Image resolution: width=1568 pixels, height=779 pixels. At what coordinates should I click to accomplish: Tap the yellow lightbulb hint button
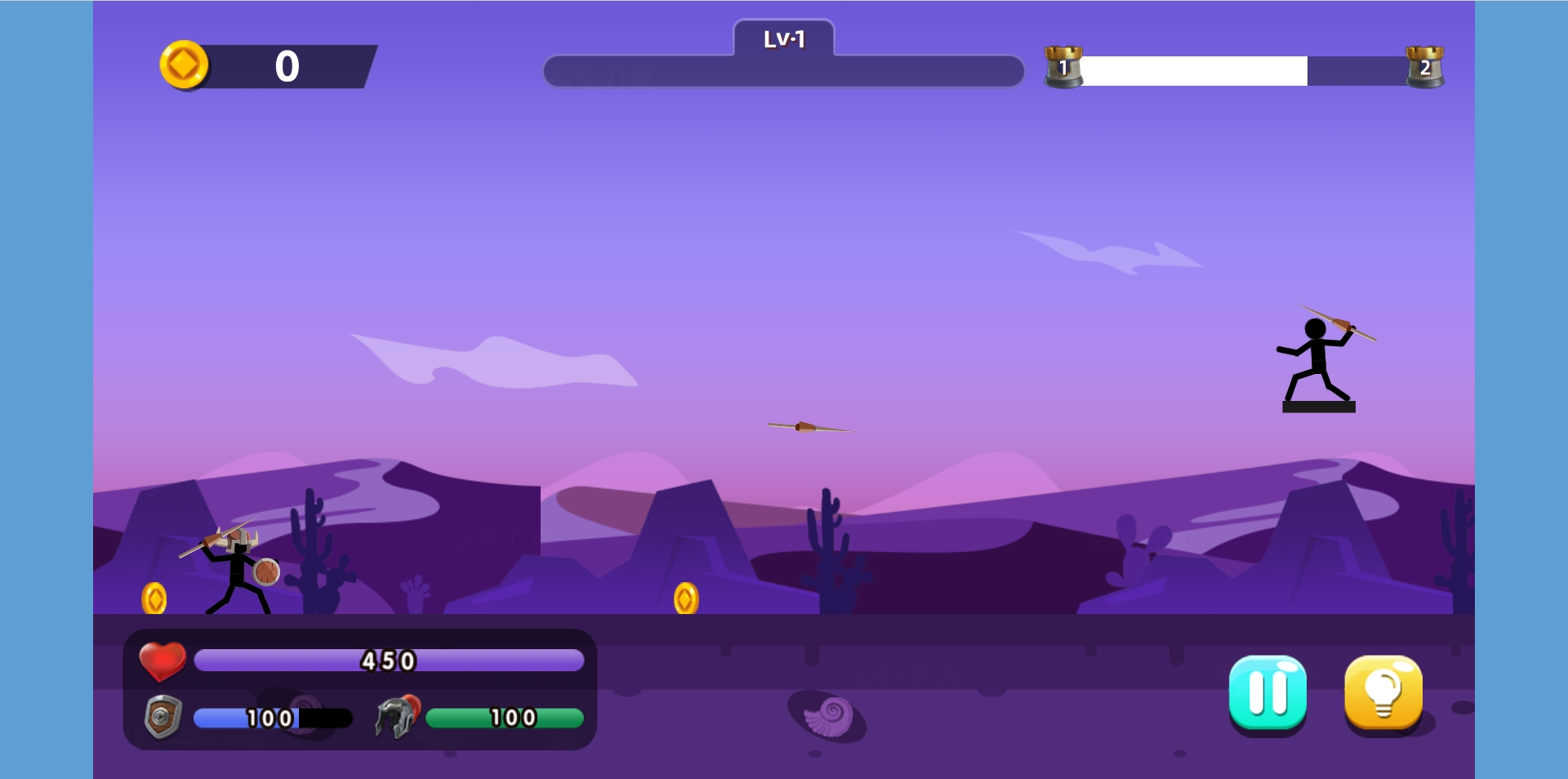tap(1383, 692)
